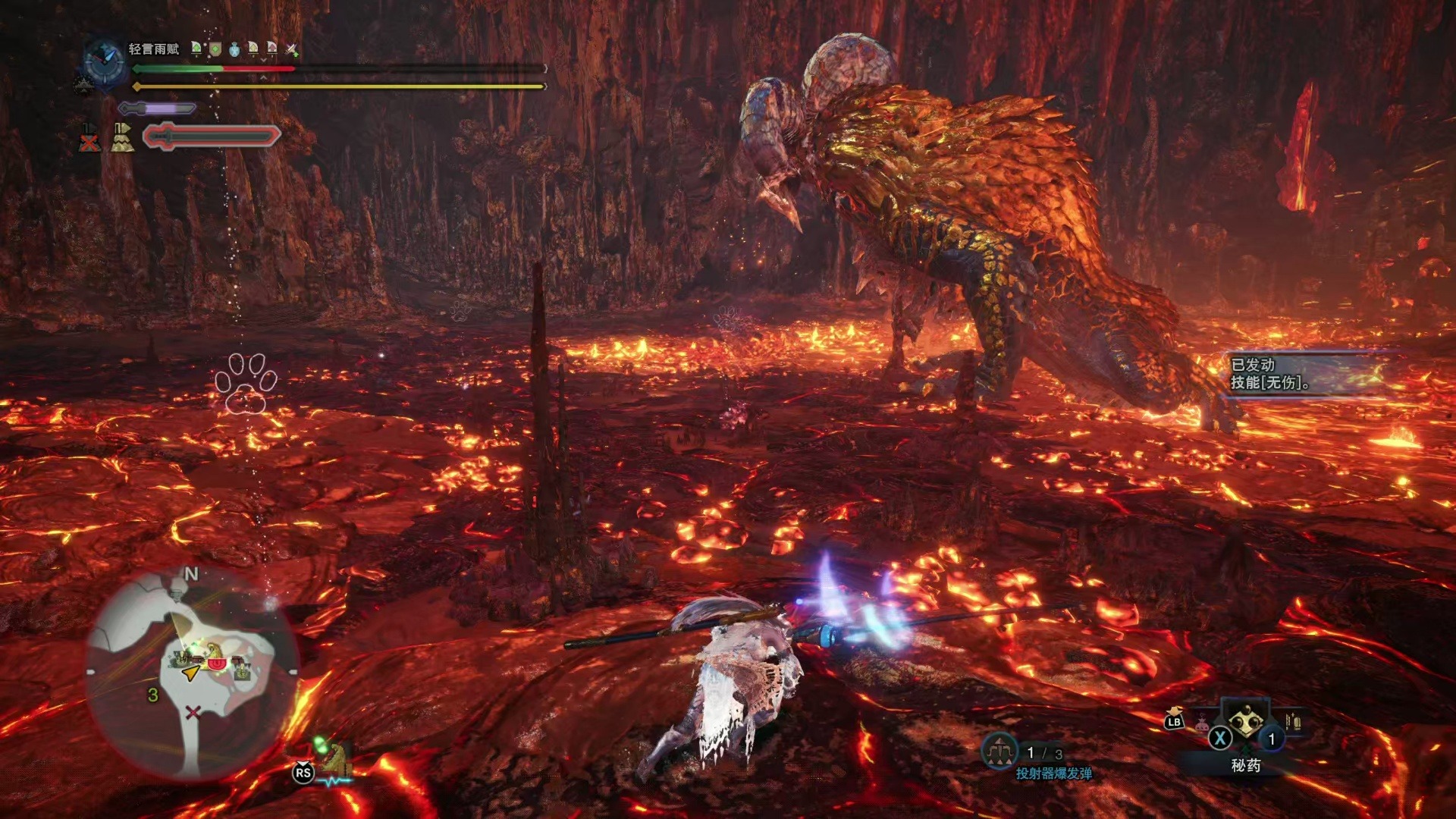Click the slinger ammo 投射器爆发弹 icon

click(999, 751)
